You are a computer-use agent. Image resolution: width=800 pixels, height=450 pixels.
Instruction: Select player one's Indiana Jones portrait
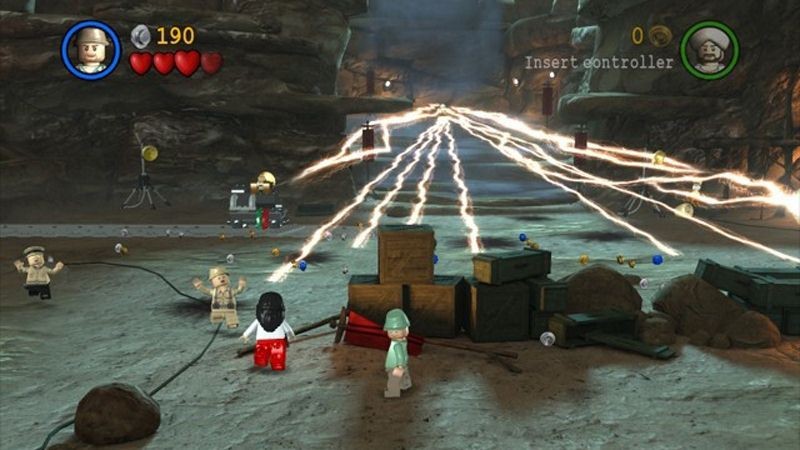coord(91,50)
